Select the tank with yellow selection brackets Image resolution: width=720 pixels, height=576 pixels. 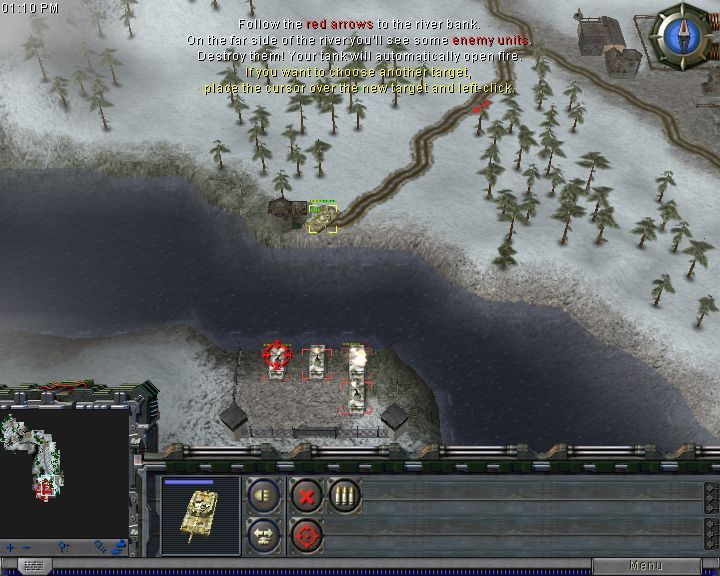pos(322,216)
